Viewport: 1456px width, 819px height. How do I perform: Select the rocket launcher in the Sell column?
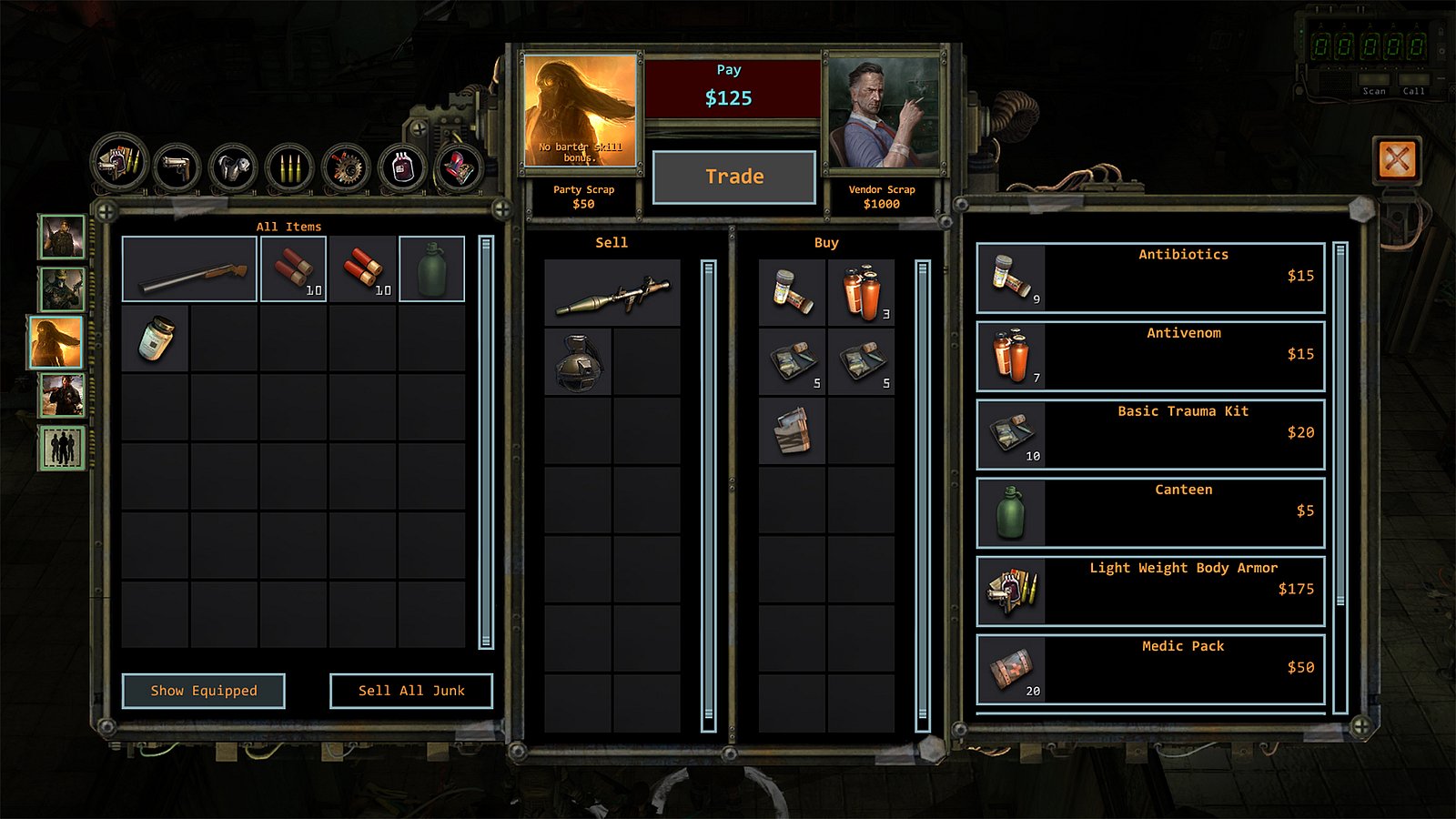click(612, 293)
